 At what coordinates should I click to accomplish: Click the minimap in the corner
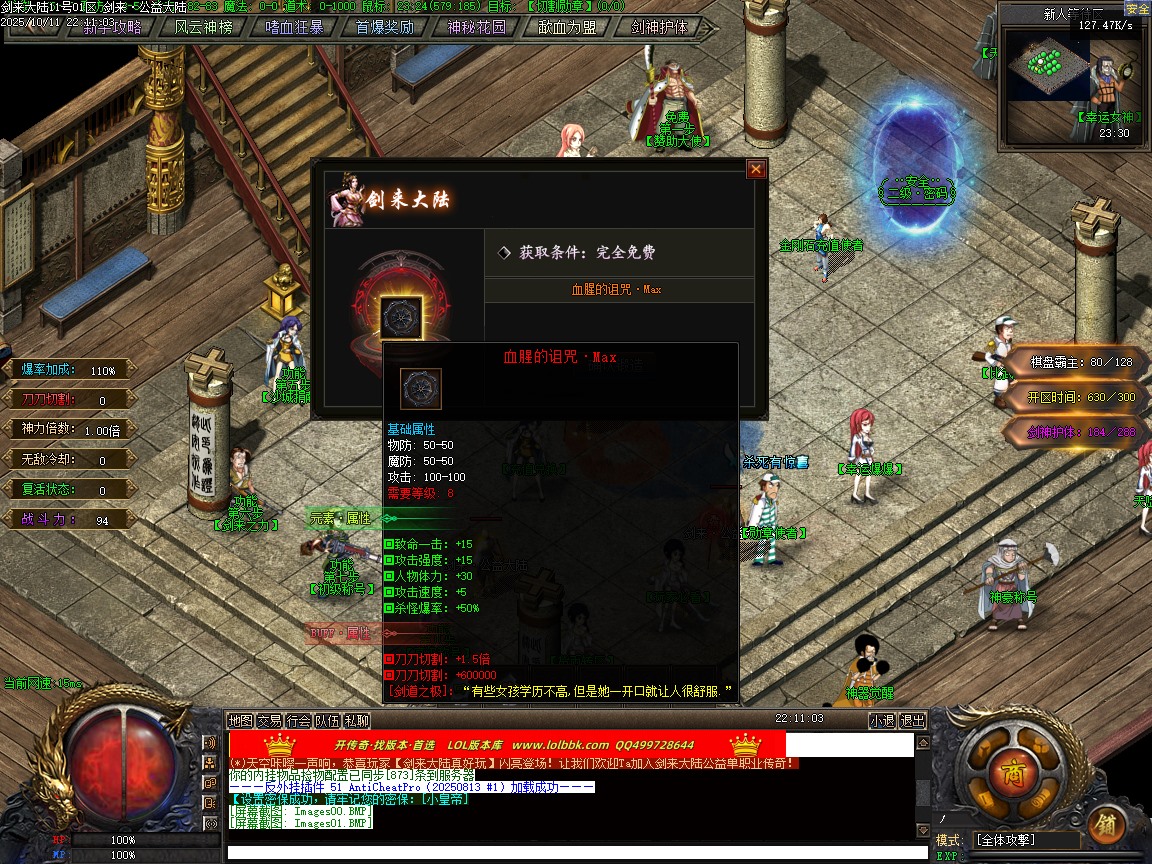point(1047,65)
